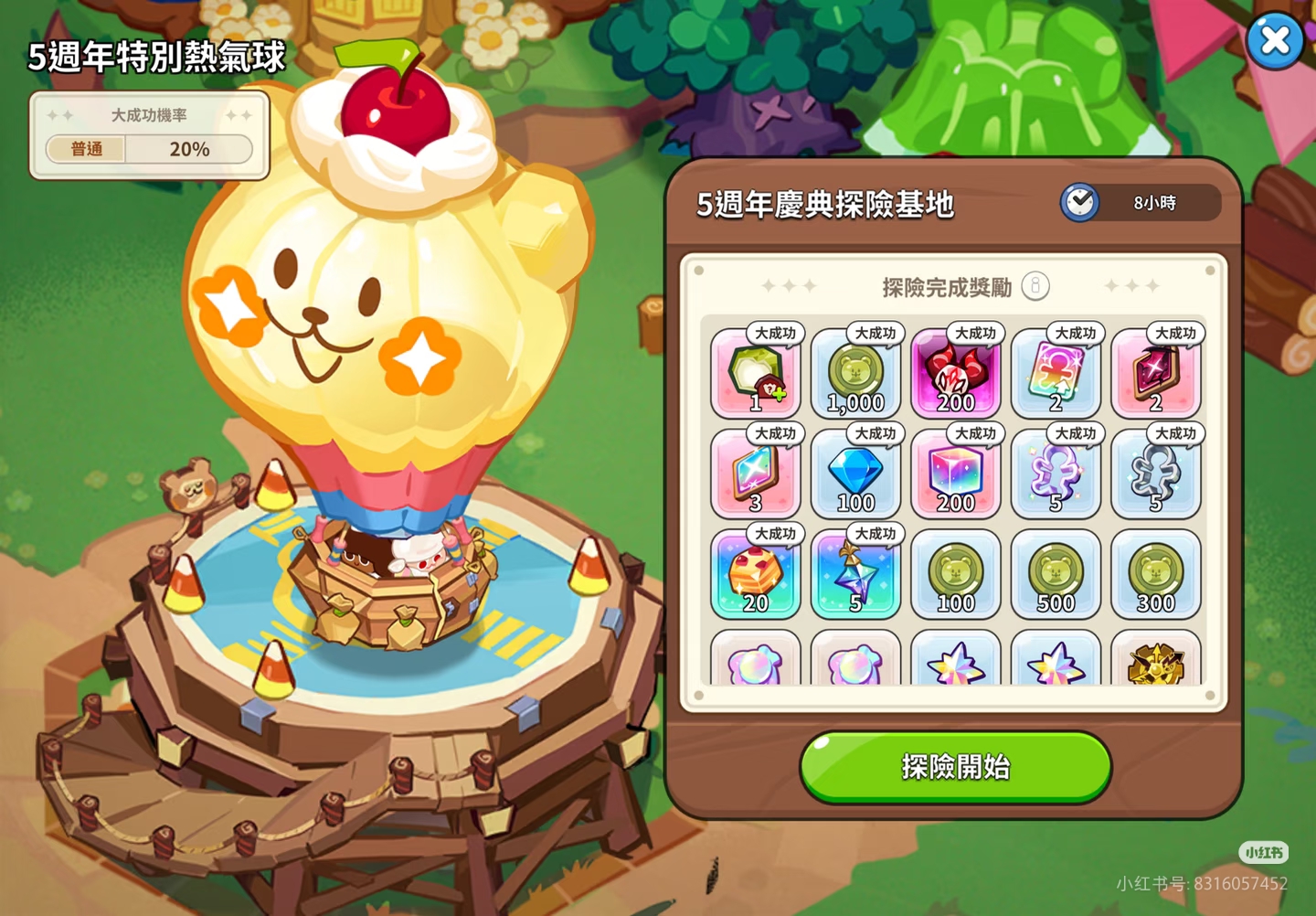Tap the green treasure stone reward showing 1
Screen dimensions: 1316x916
pos(756,375)
